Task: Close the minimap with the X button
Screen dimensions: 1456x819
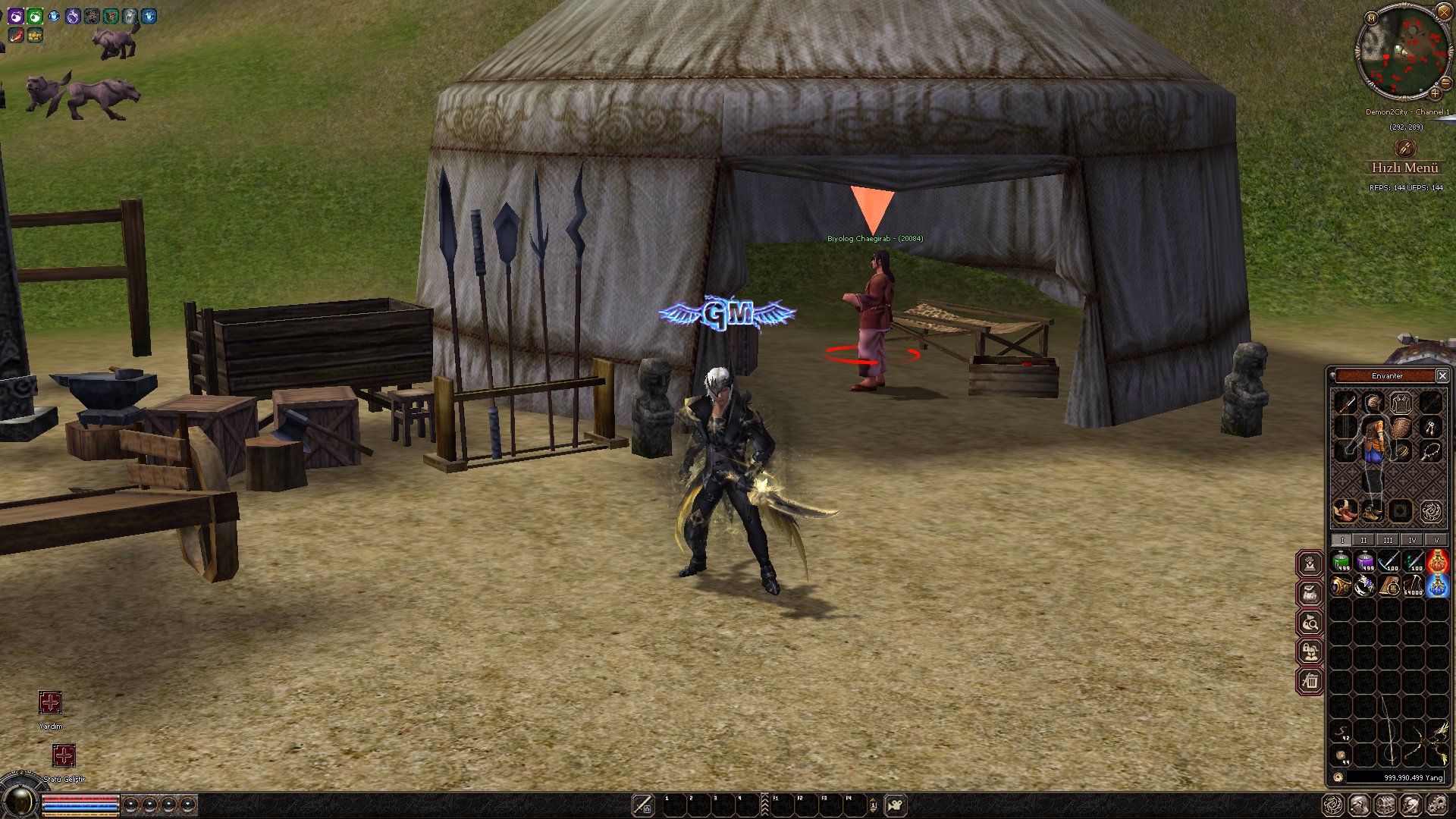Action: pyautogui.click(x=1443, y=11)
